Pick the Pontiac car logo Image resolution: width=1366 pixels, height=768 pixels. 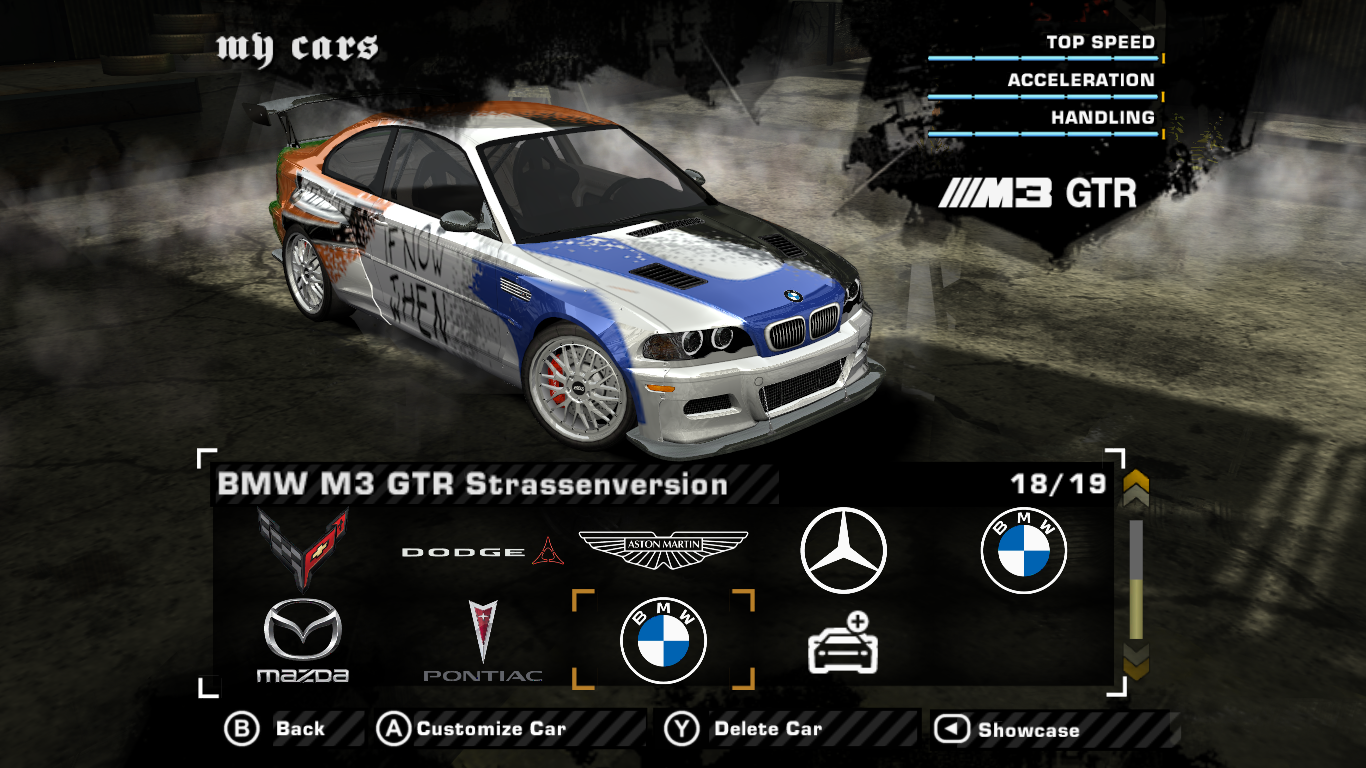click(483, 641)
